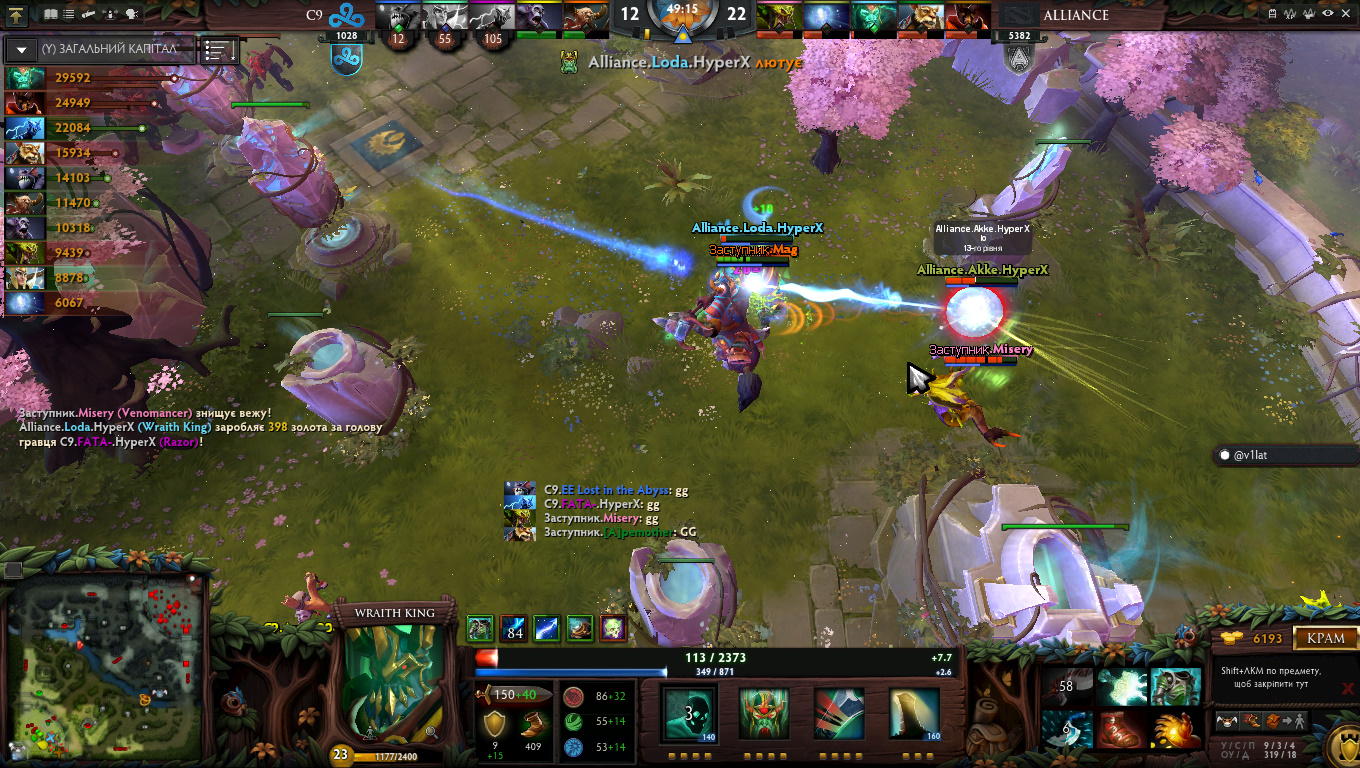Click the up-arrow menu button at top left
Screen dimensions: 1360x768
coord(16,15)
